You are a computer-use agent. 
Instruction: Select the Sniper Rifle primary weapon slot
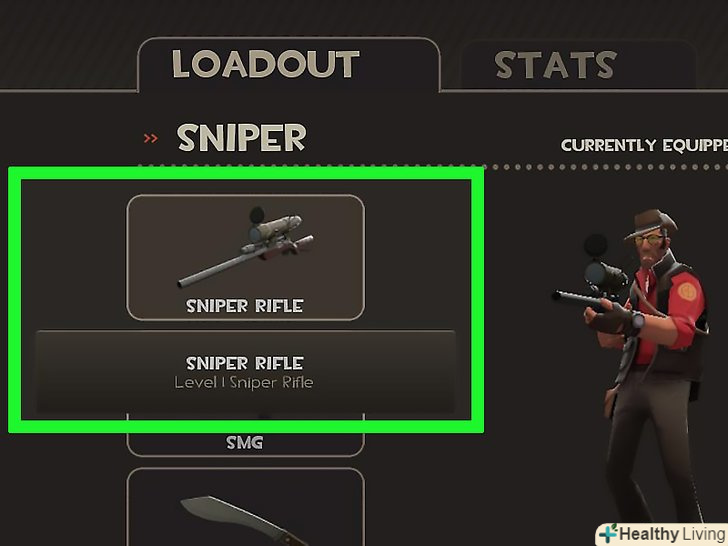[x=245, y=256]
